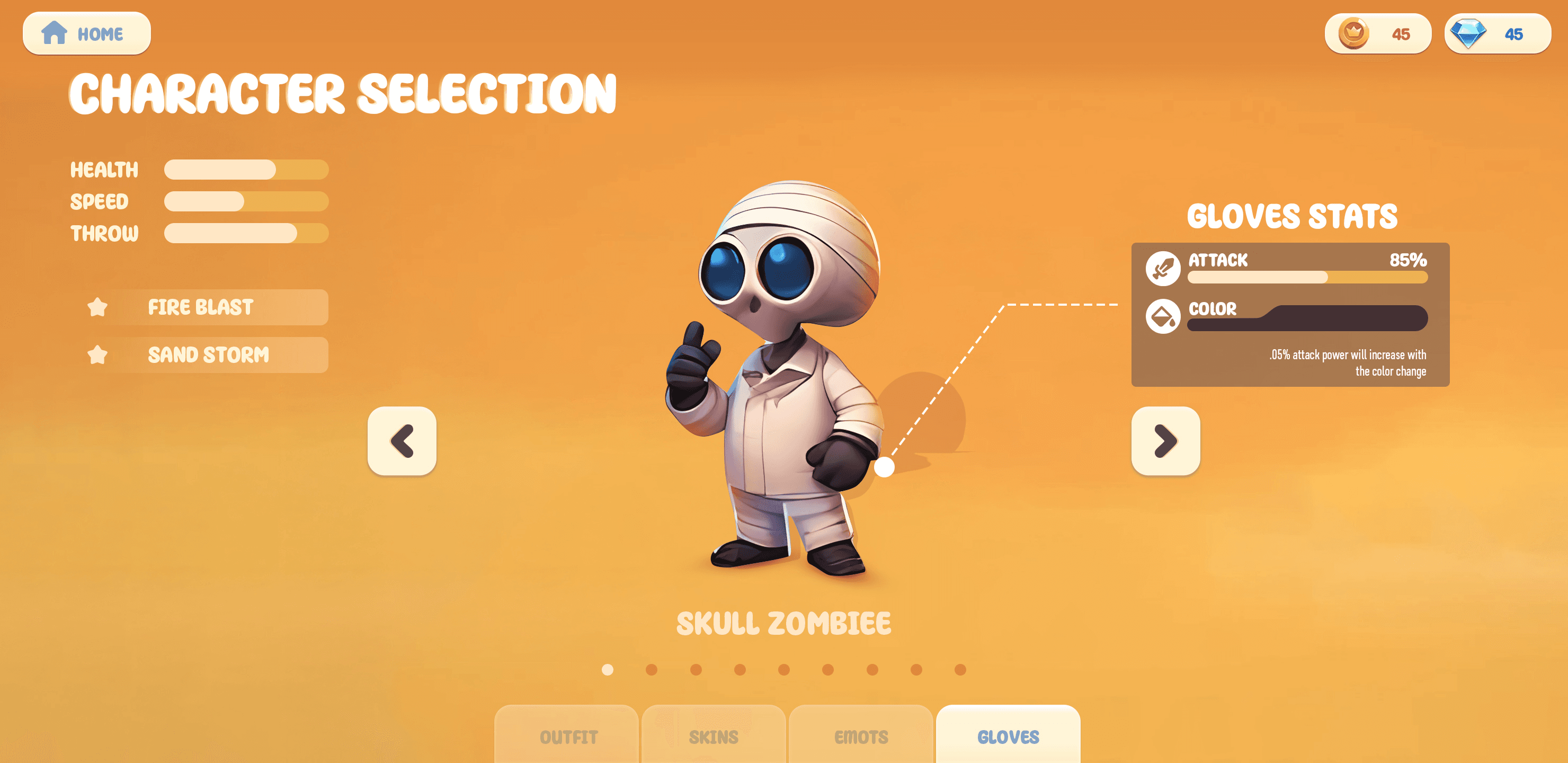Click the star icon beside Fire Blast
This screenshot has width=1568, height=763.
click(99, 307)
